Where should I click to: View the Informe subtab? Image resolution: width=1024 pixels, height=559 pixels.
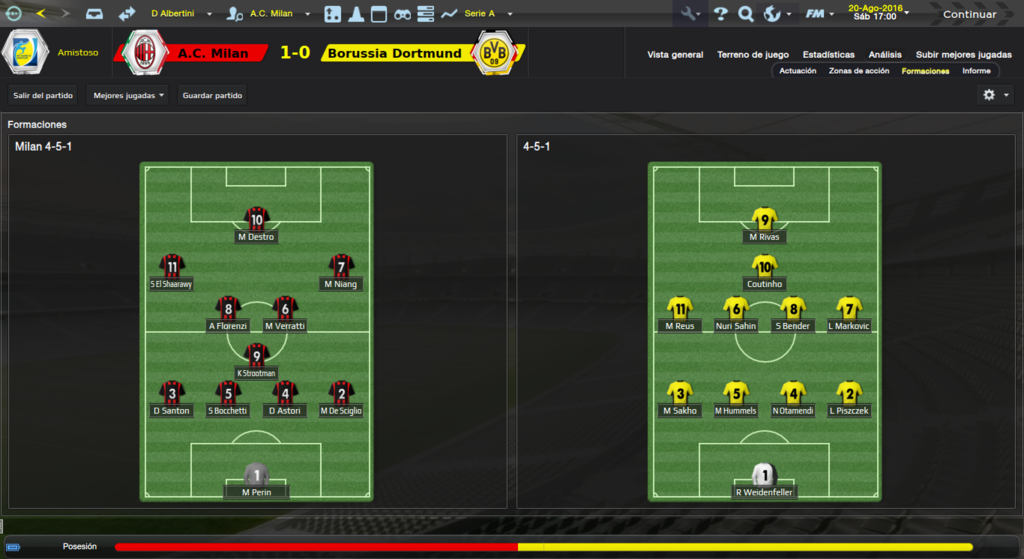[x=976, y=71]
